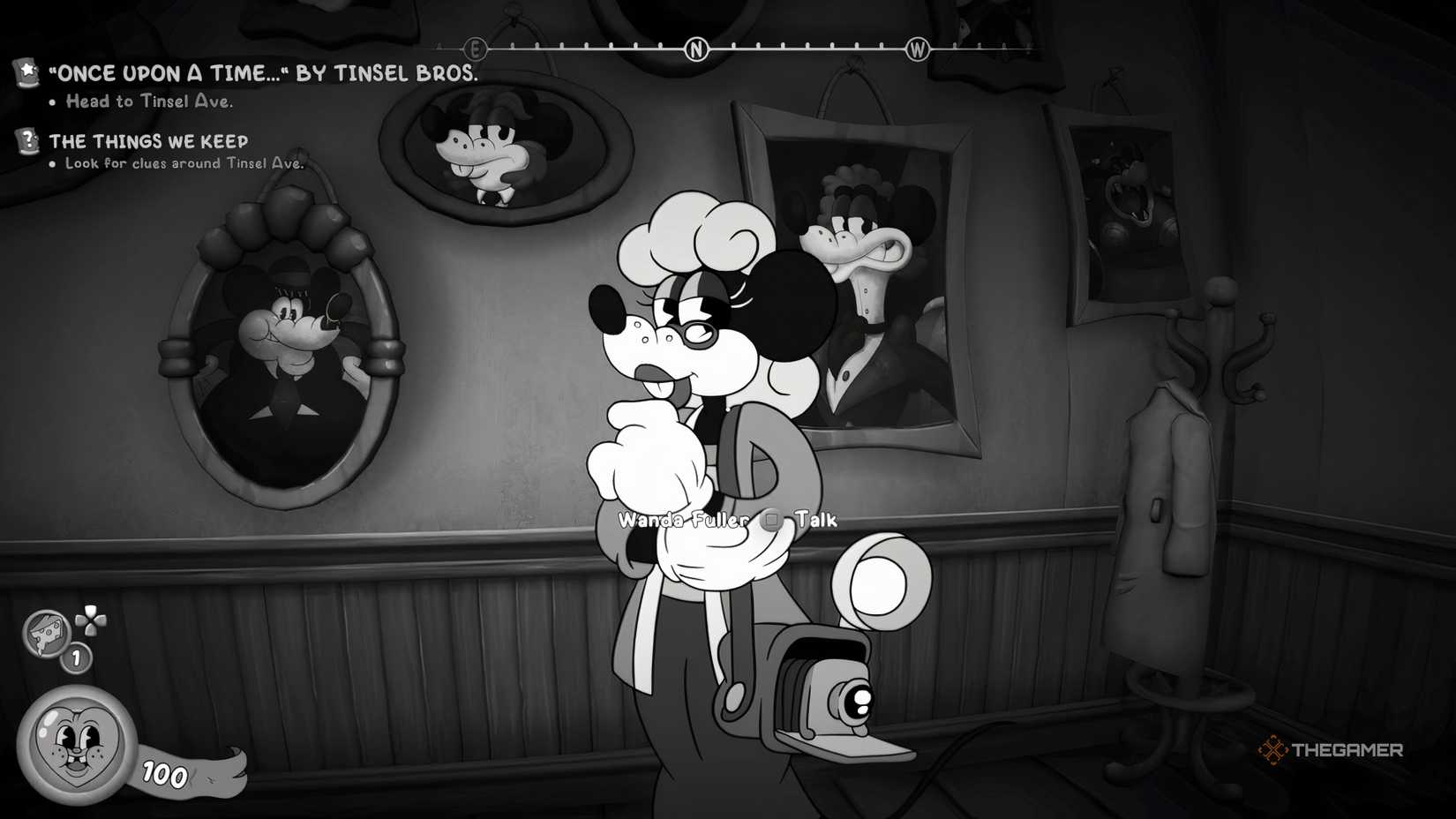Click the W marker on the compass
This screenshot has width=1456, height=819.
(x=918, y=50)
